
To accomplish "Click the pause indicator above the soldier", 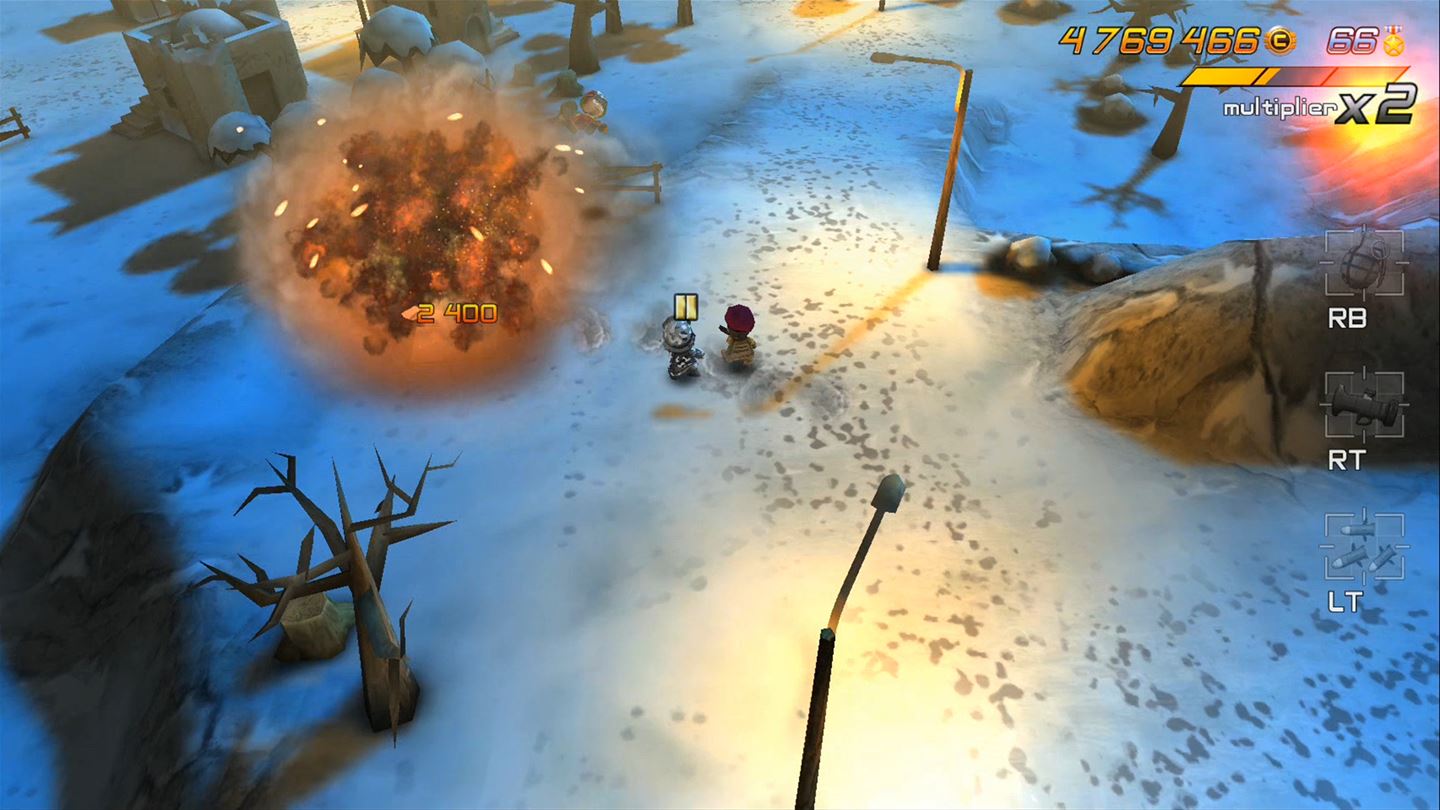I will (x=685, y=307).
